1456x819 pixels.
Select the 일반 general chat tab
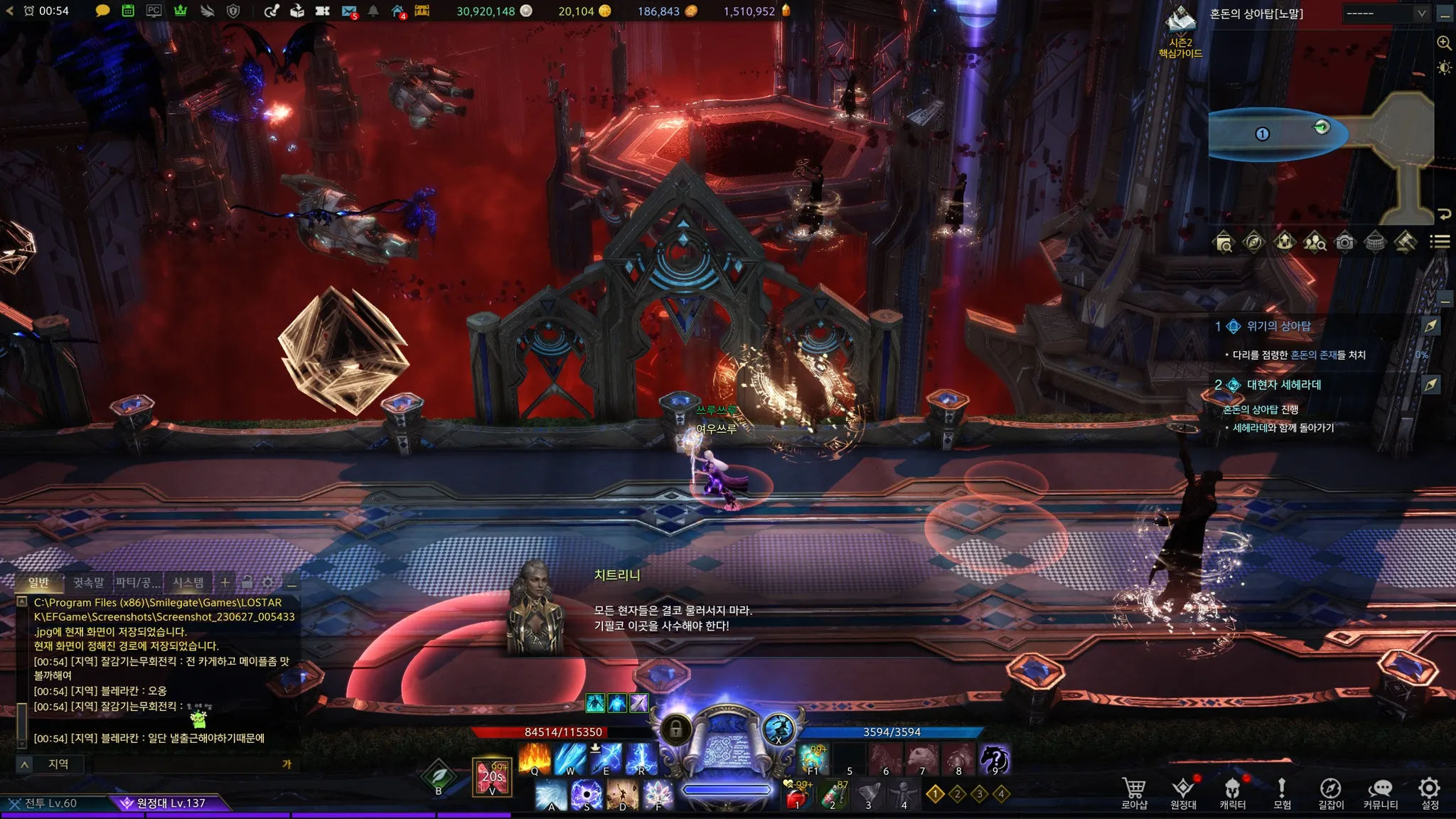click(39, 583)
